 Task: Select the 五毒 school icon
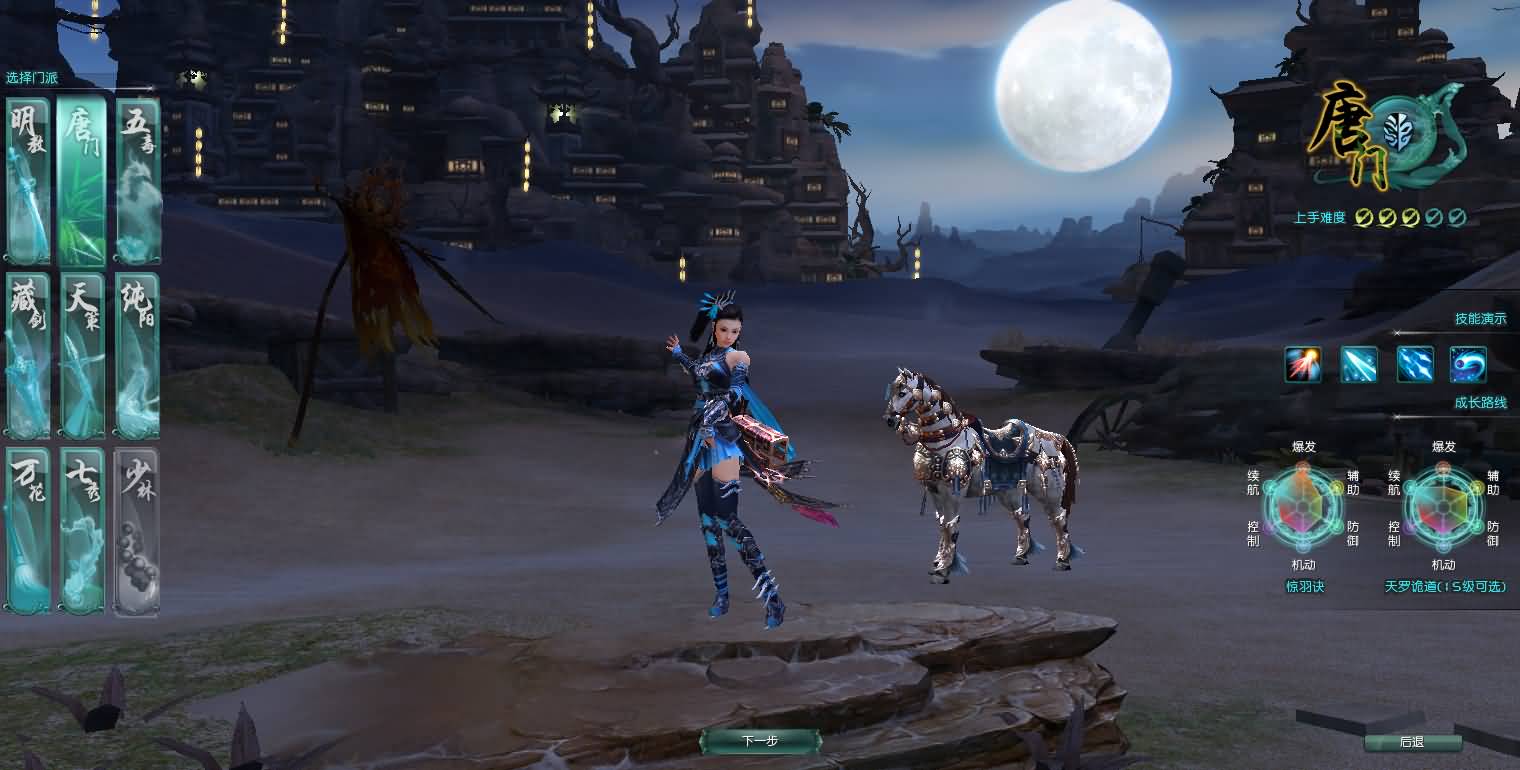136,180
